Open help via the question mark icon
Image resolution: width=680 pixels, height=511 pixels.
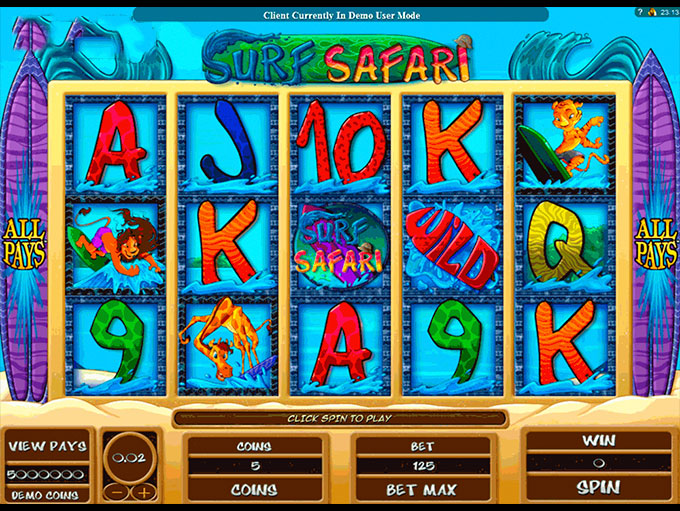point(639,14)
